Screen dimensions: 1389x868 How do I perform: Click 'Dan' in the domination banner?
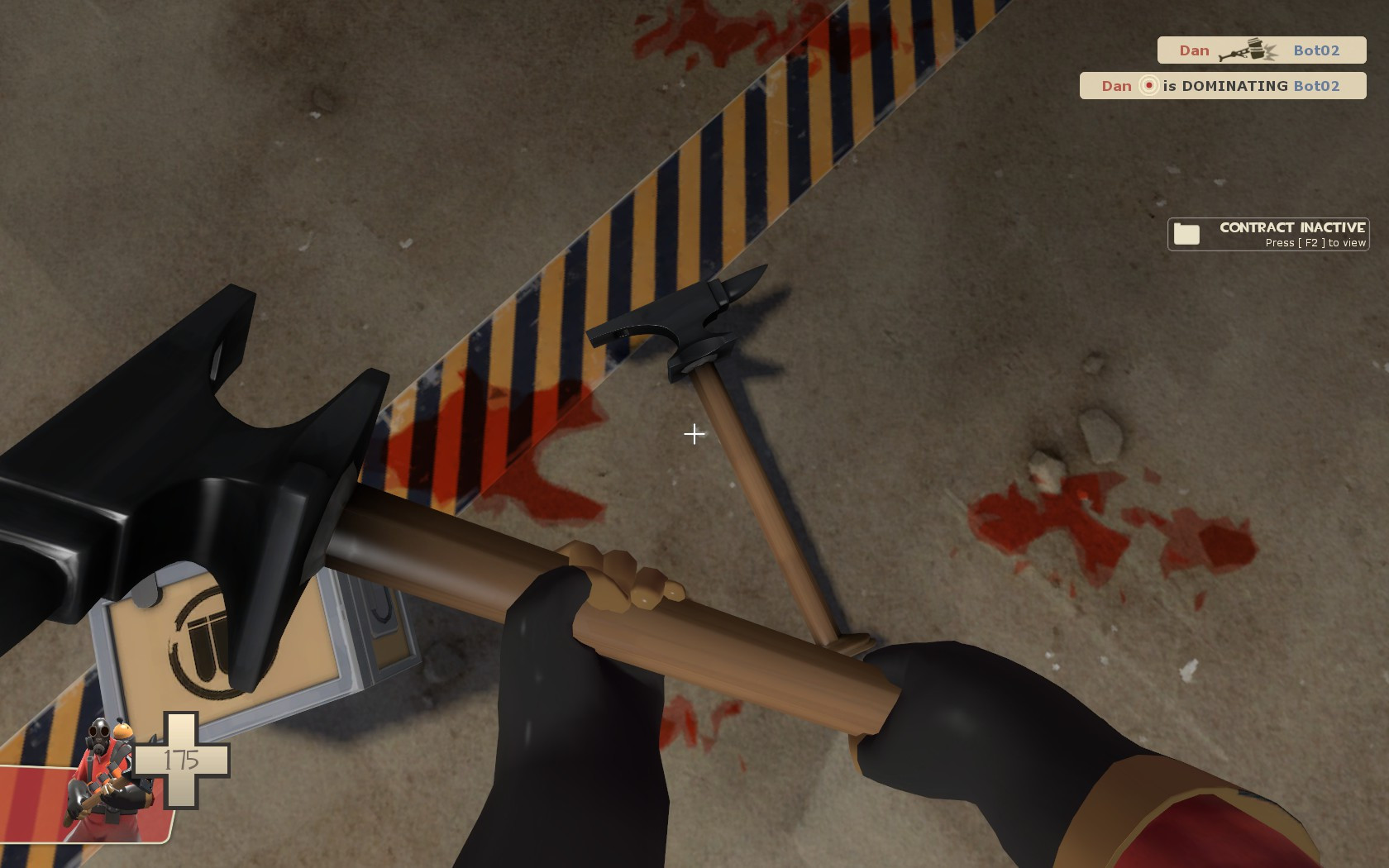(x=1116, y=85)
